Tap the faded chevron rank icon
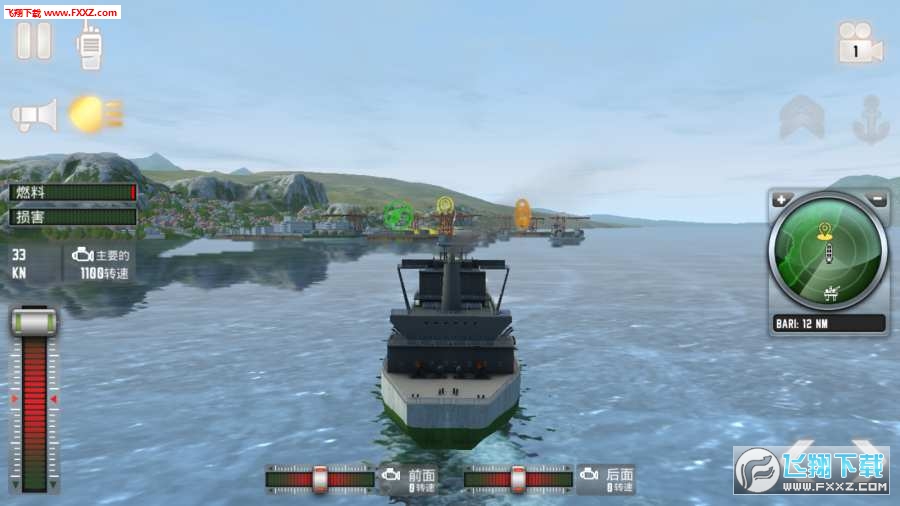 [x=802, y=118]
